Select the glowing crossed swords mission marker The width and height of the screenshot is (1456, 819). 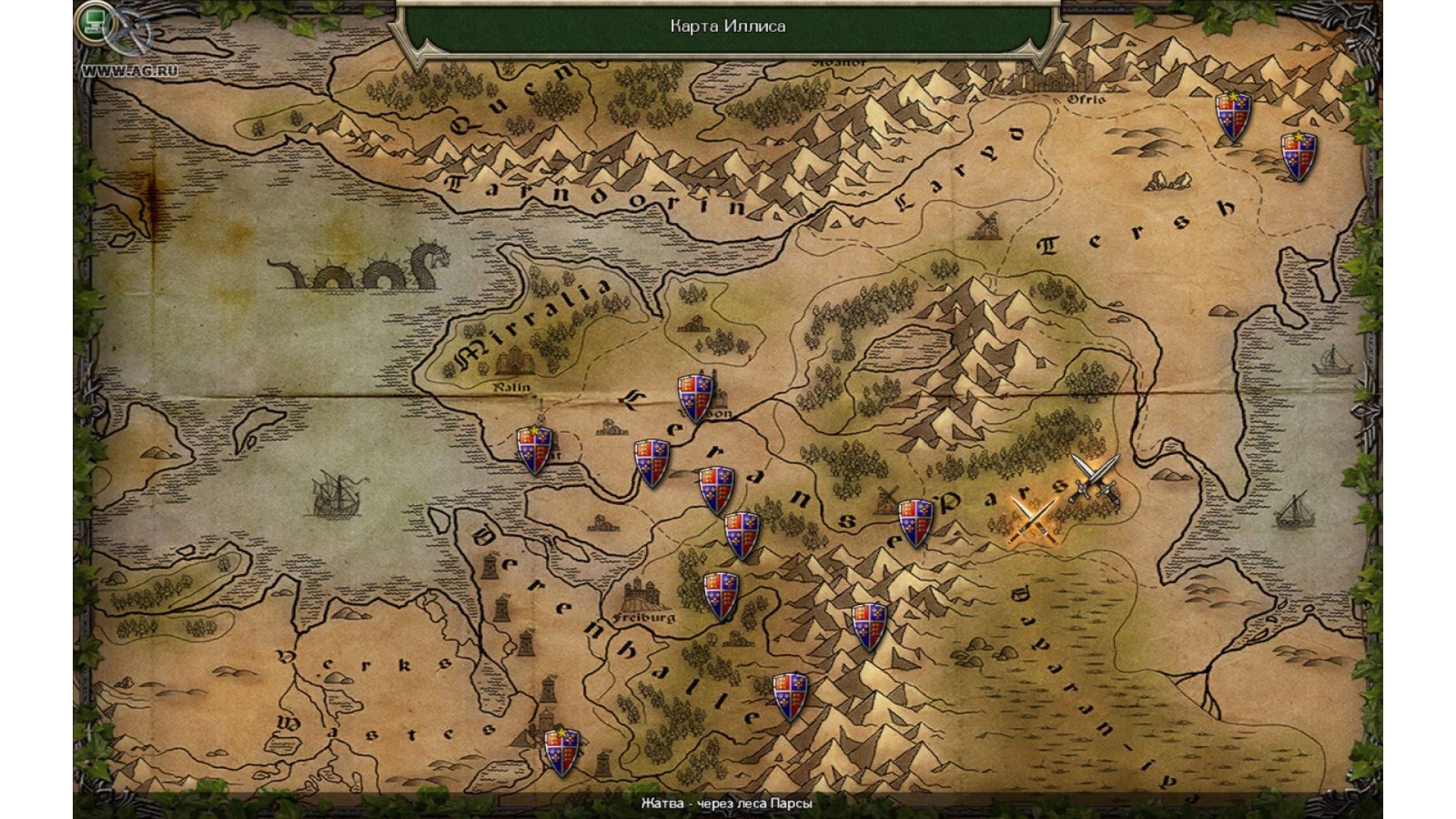click(1031, 520)
